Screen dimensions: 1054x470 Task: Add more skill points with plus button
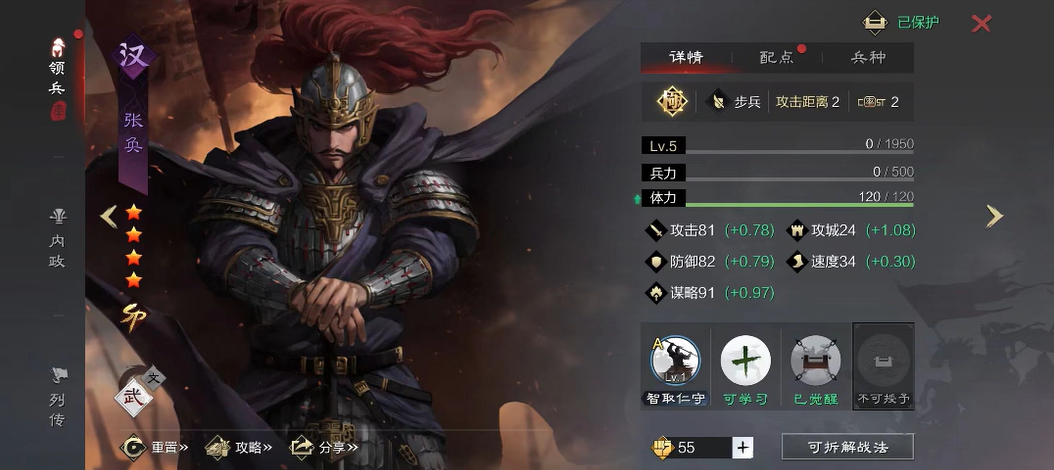[742, 447]
